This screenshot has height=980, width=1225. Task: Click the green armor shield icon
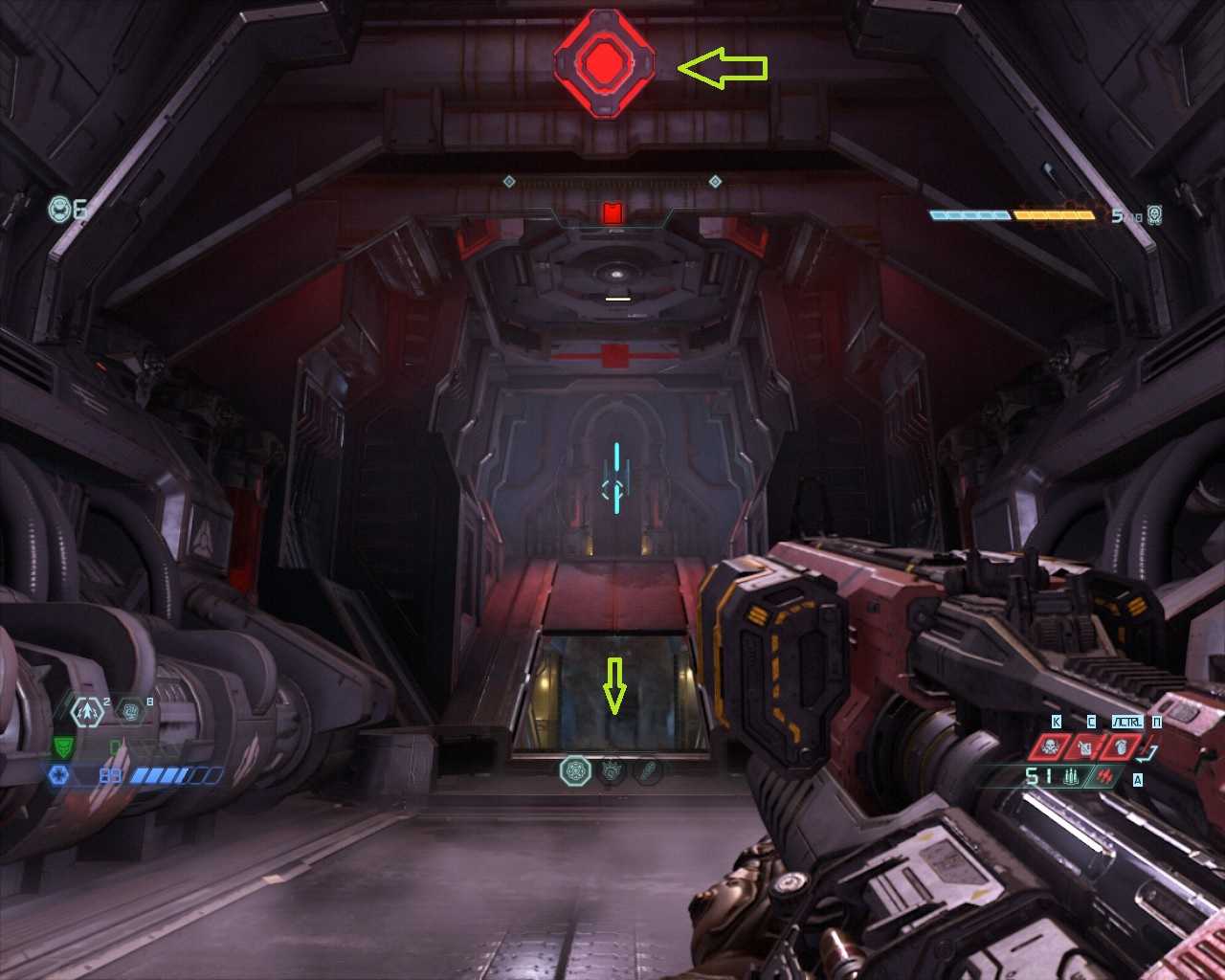pos(62,747)
